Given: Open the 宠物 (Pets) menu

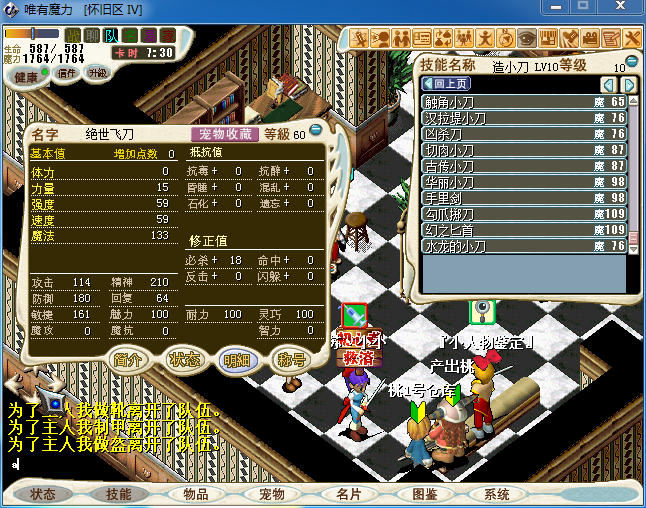Looking at the screenshot, I should (272, 494).
